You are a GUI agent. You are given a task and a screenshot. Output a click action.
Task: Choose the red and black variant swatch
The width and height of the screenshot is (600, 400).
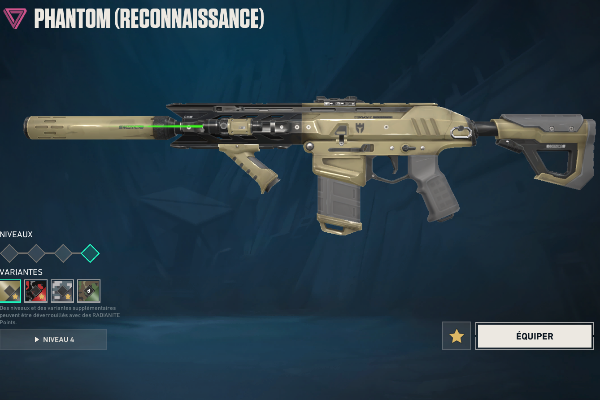pyautogui.click(x=36, y=290)
